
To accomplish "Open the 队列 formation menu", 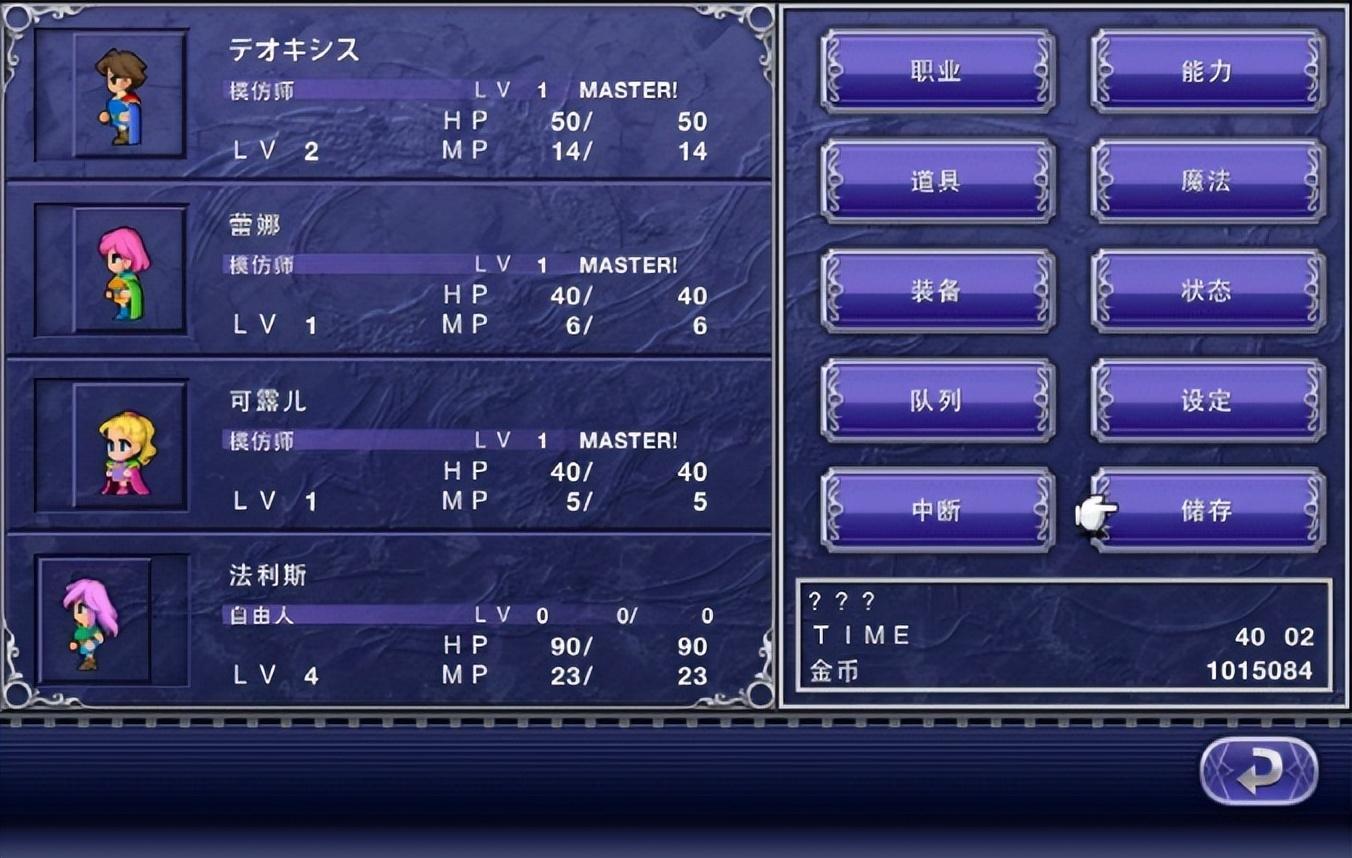I will point(937,400).
